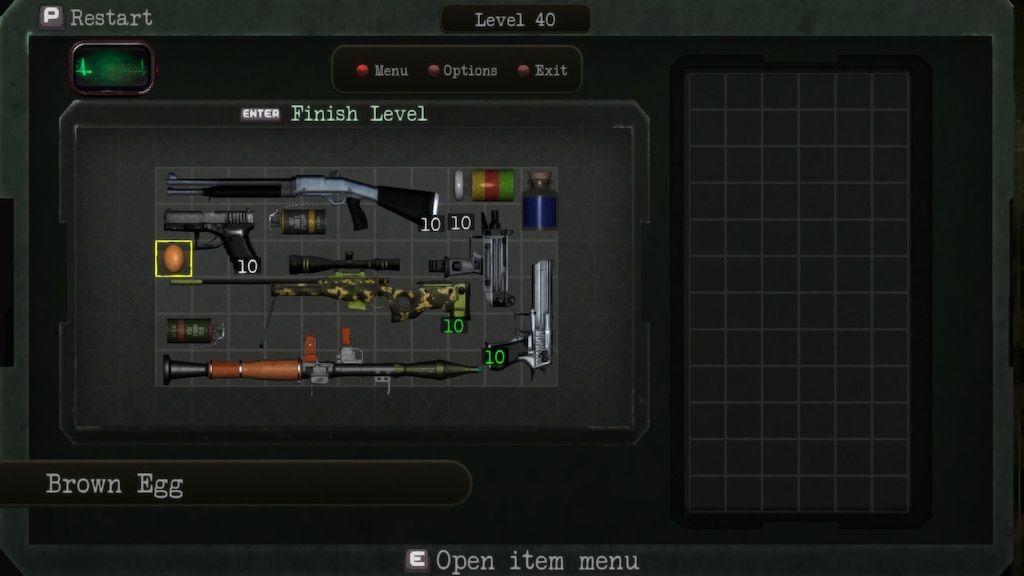
Task: Select the yellow-banded grenade
Action: click(x=300, y=221)
